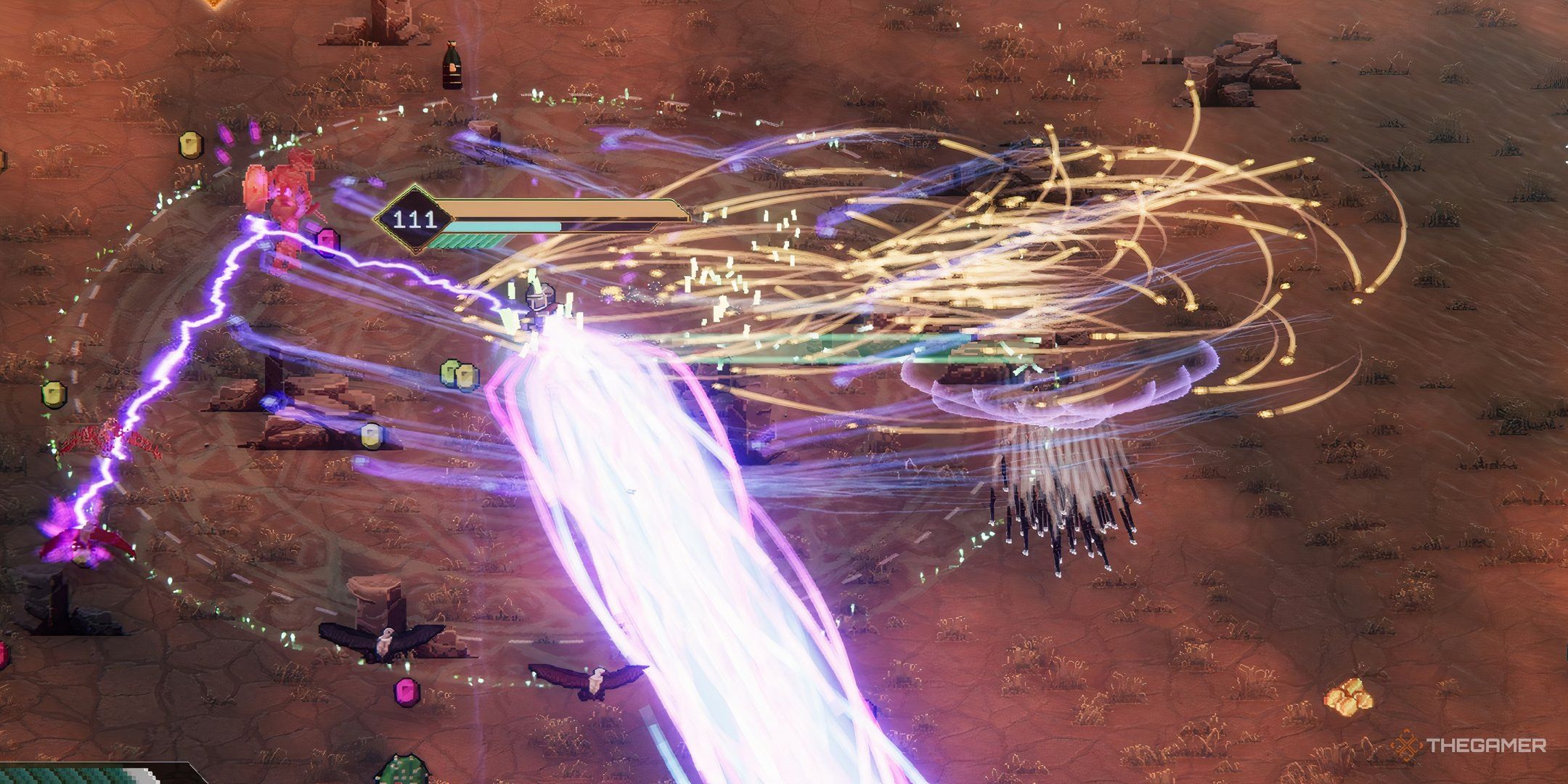Select the green creature peeking at bottom edge
1568x784 pixels.
coord(403,773)
